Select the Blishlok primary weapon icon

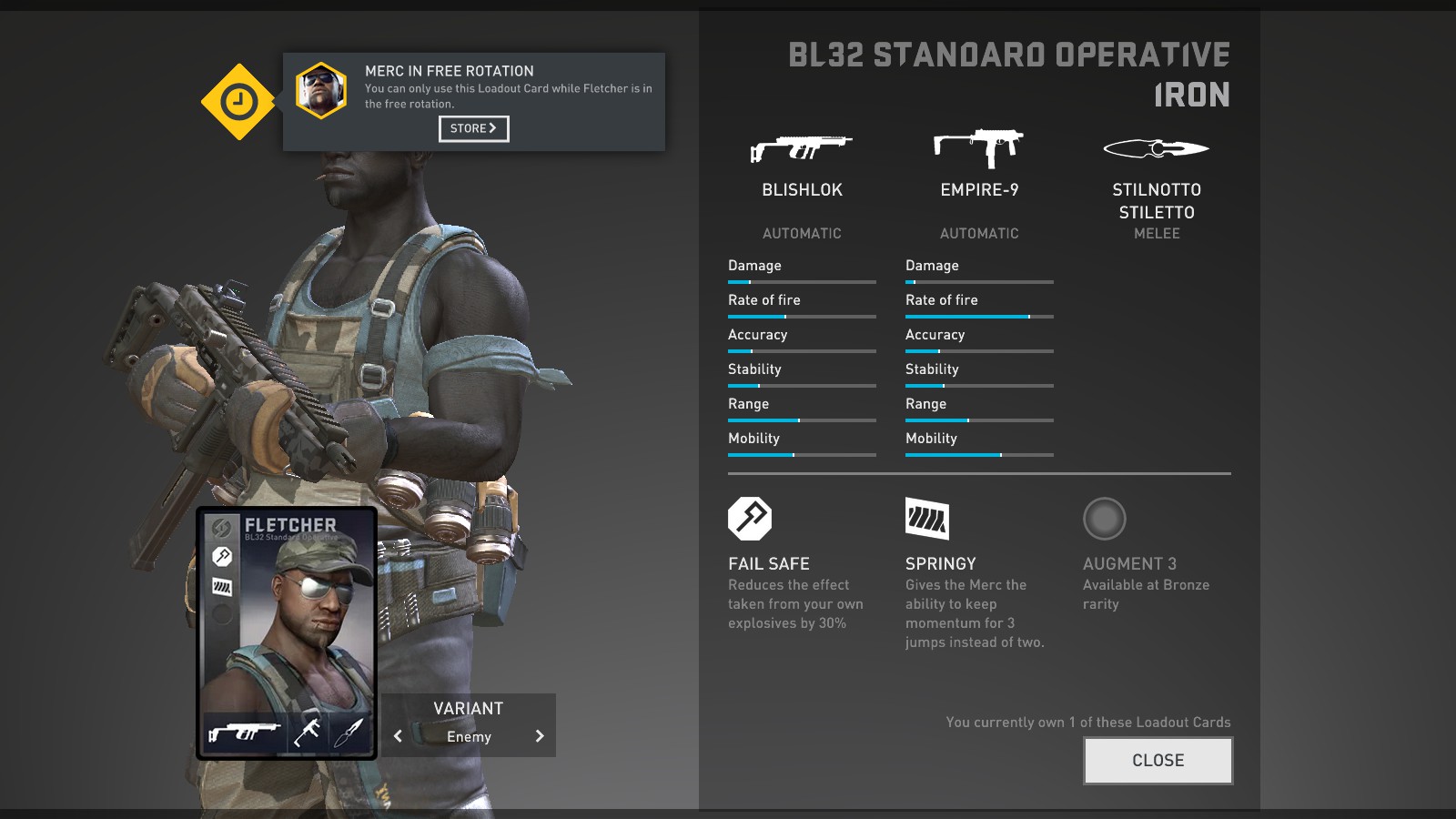(801, 147)
